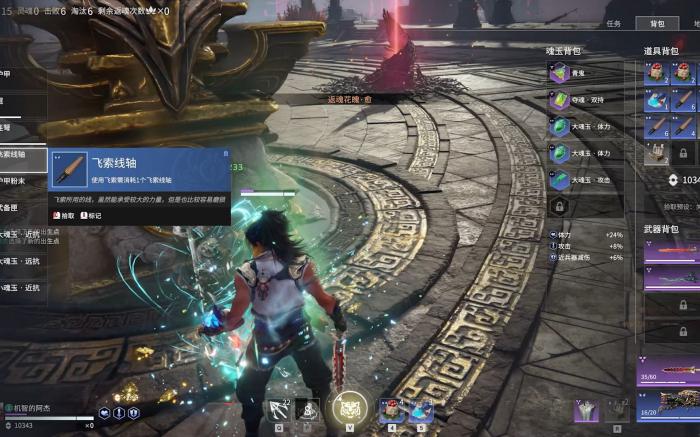Open the 背包 (Backpack) tab
This screenshot has width=700, height=437.
[657, 23]
